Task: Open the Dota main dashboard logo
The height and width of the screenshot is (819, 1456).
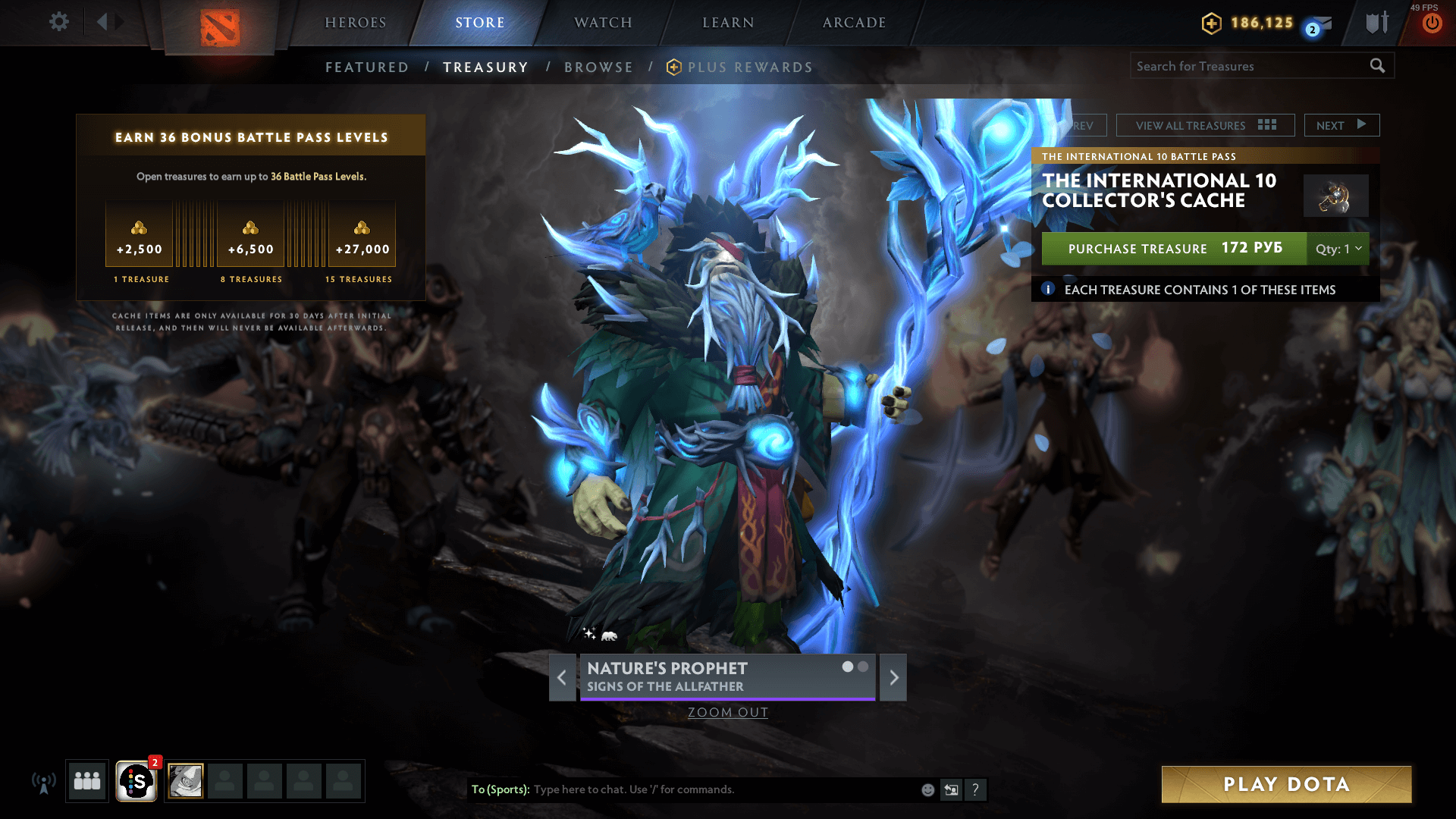Action: tap(220, 28)
